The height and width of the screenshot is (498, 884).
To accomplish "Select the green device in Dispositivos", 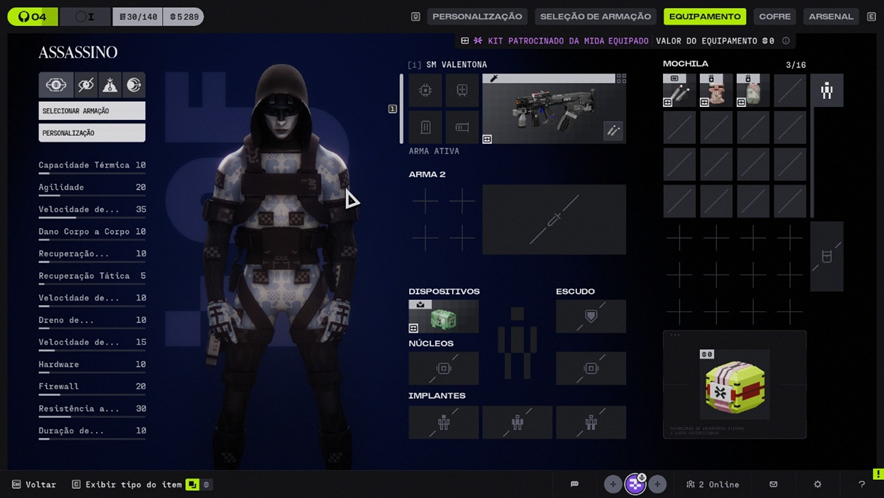I will coord(443,317).
